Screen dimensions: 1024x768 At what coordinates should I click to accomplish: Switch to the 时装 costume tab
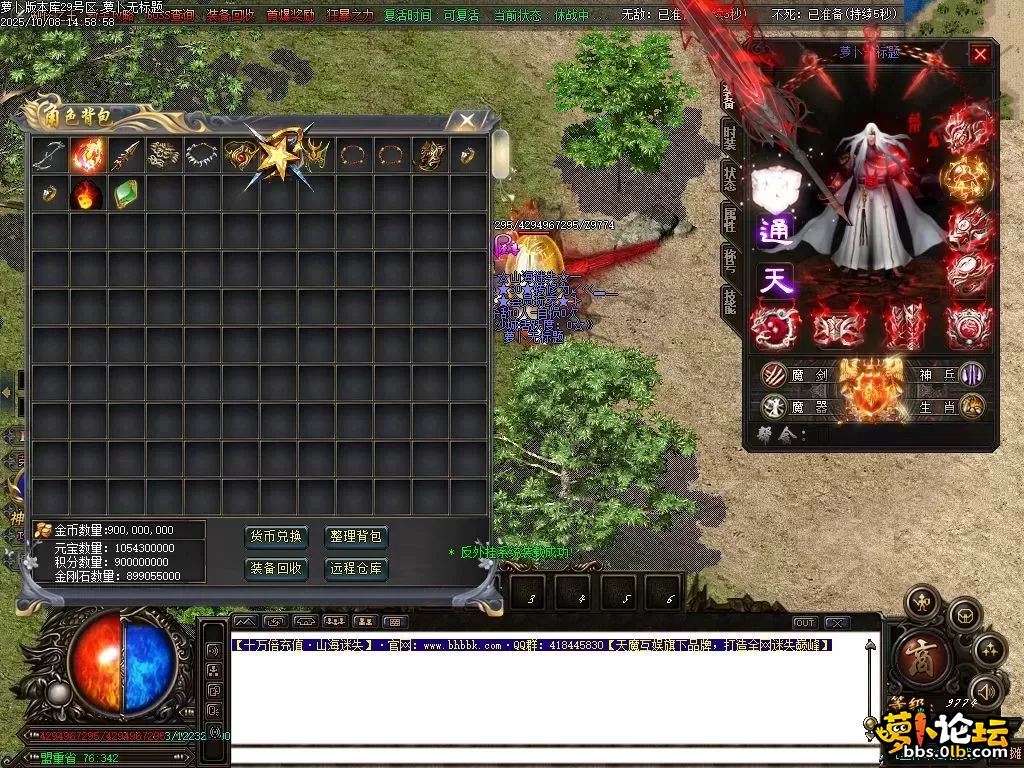click(x=730, y=136)
